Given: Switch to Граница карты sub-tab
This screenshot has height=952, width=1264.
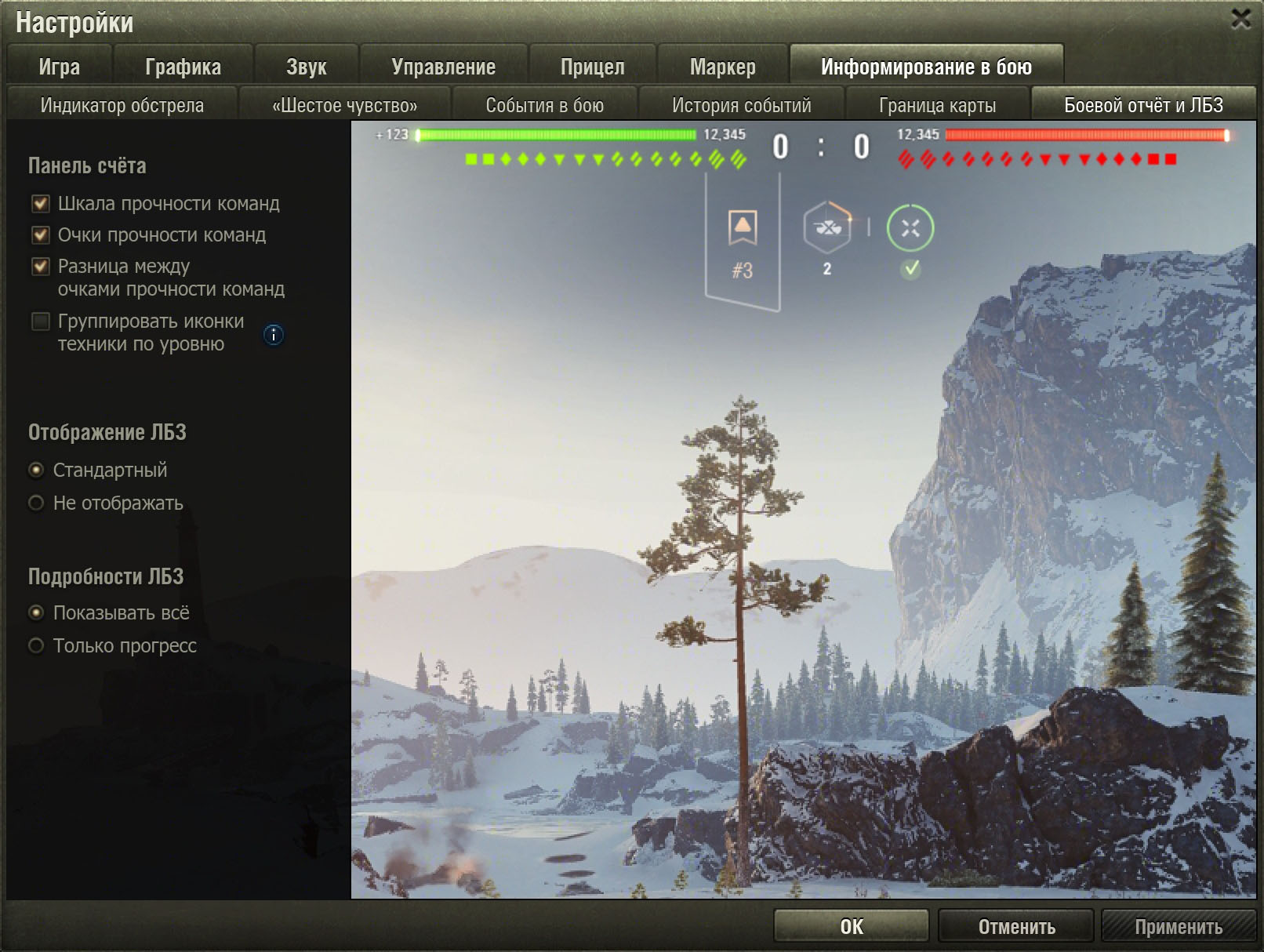Looking at the screenshot, I should [937, 105].
